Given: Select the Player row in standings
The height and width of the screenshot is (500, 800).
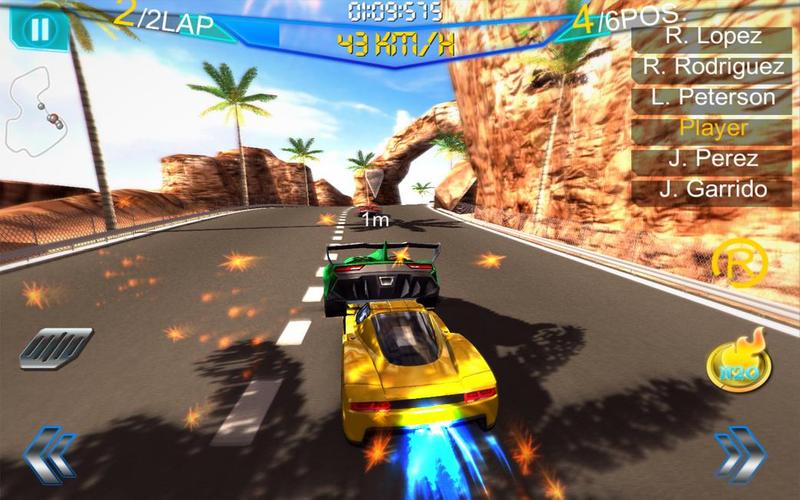Looking at the screenshot, I should point(713,128).
